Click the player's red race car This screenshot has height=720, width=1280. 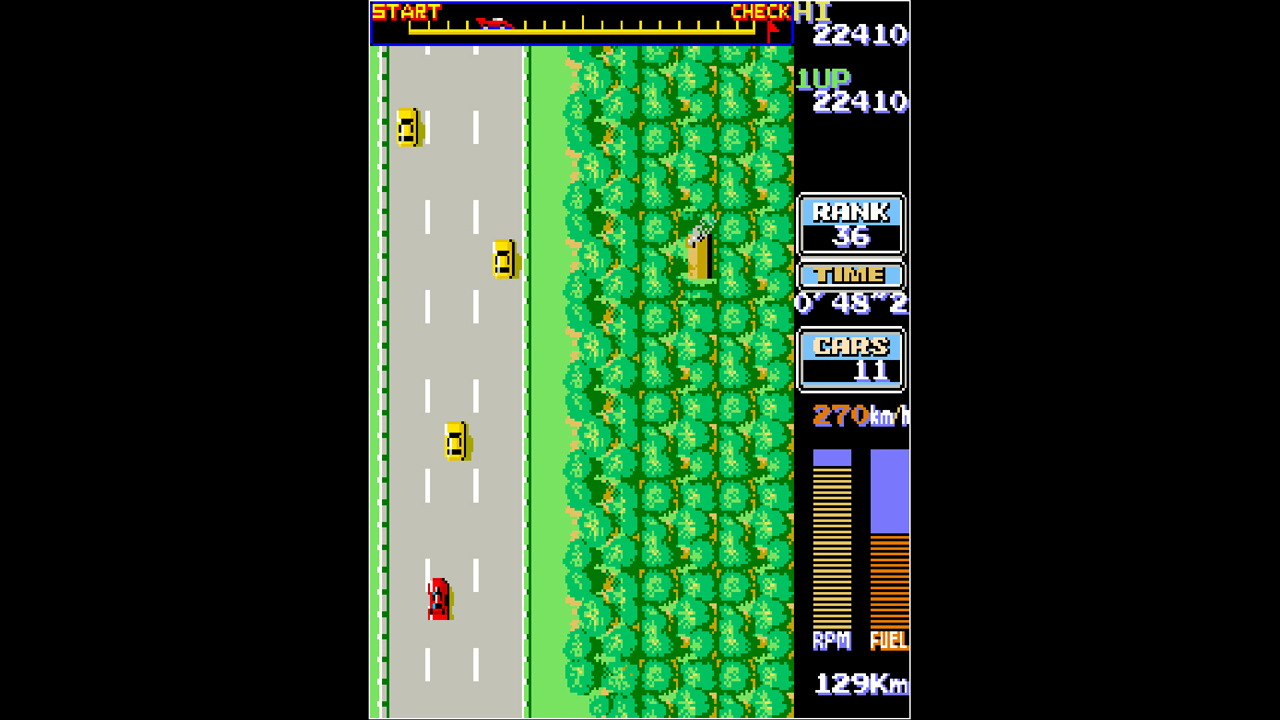tap(440, 598)
